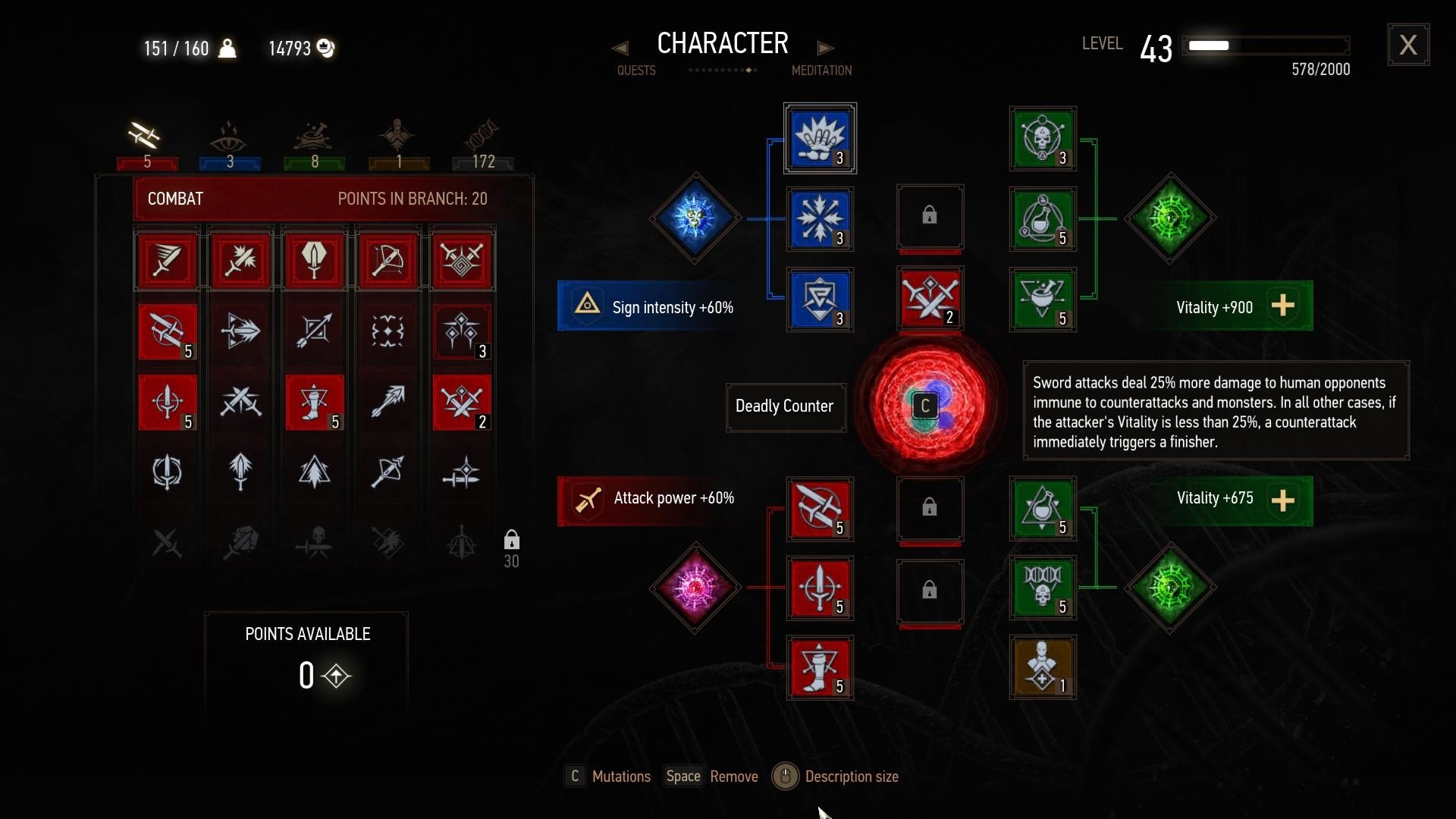Click the level 43 experience bar

1266,45
